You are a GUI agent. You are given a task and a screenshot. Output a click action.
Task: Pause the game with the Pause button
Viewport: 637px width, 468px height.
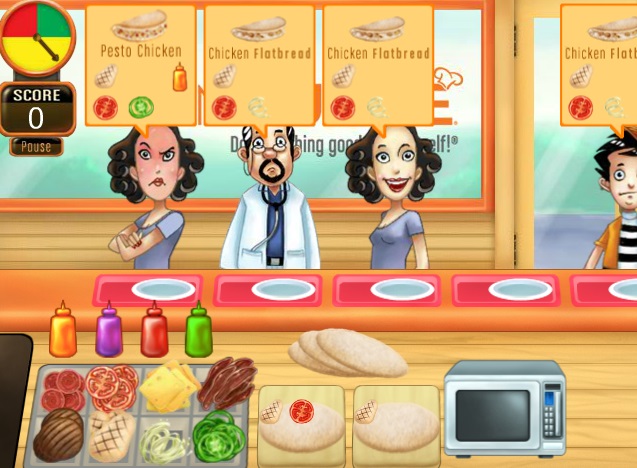36,147
